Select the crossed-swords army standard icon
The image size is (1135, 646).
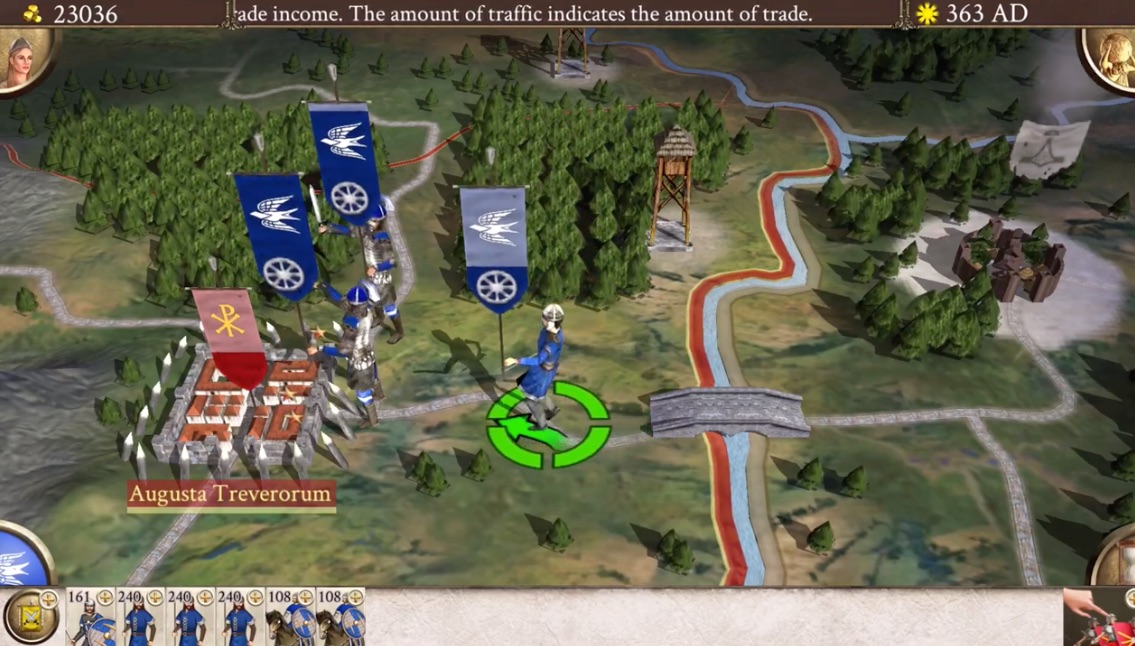pos(32,616)
